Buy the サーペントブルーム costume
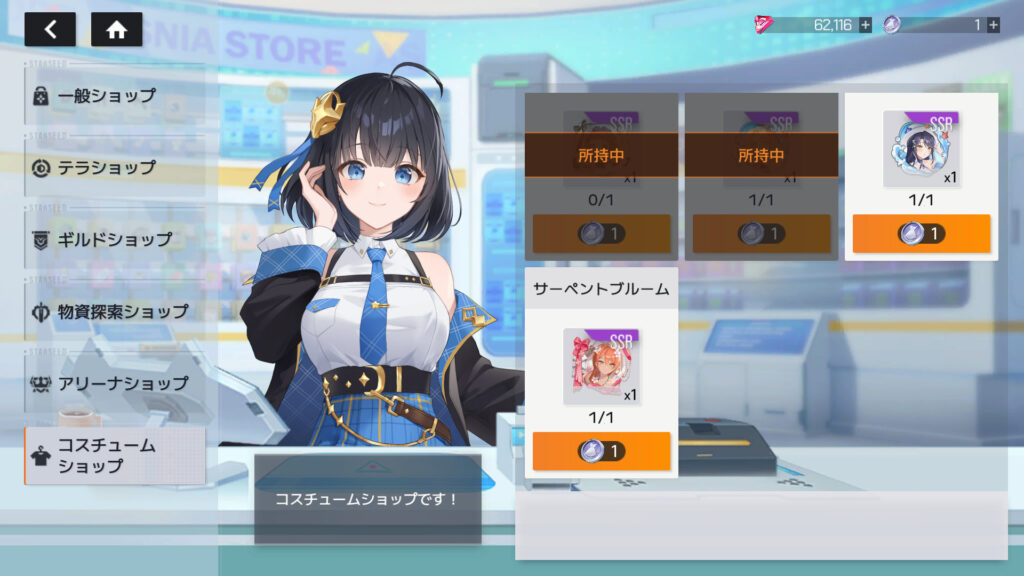 pos(601,451)
